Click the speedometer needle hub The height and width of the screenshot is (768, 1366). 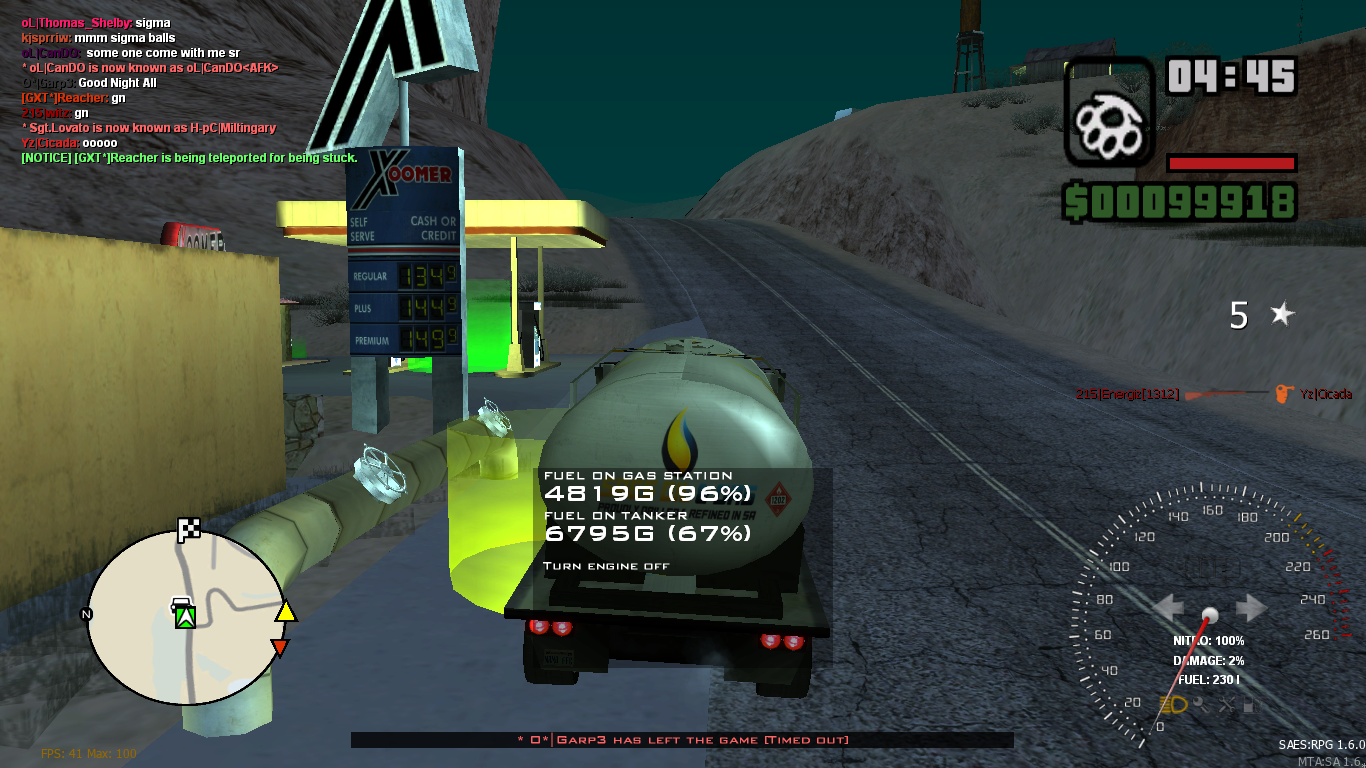tap(1210, 616)
